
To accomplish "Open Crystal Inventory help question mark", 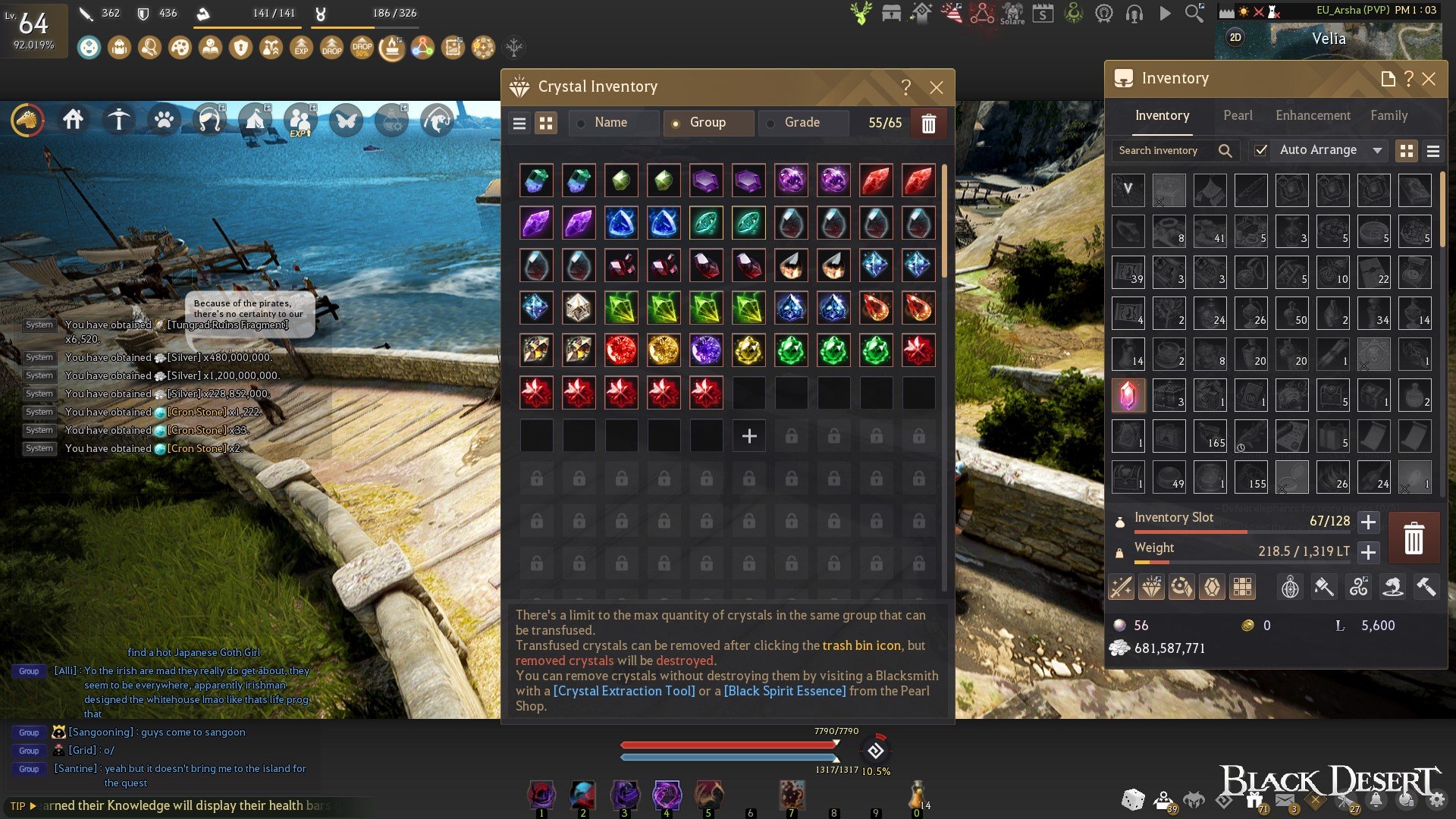I will 905,87.
